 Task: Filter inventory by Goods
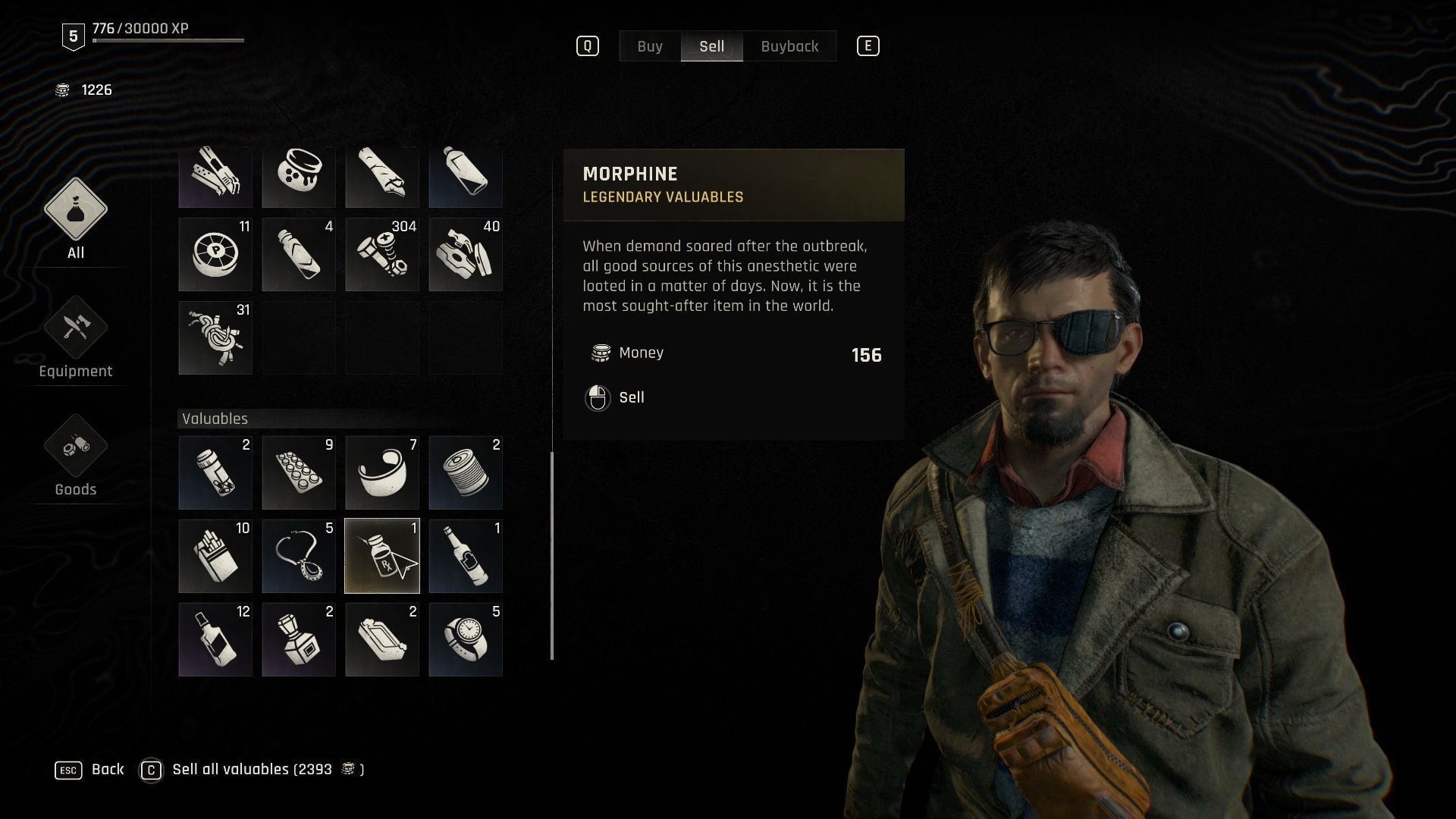76,455
